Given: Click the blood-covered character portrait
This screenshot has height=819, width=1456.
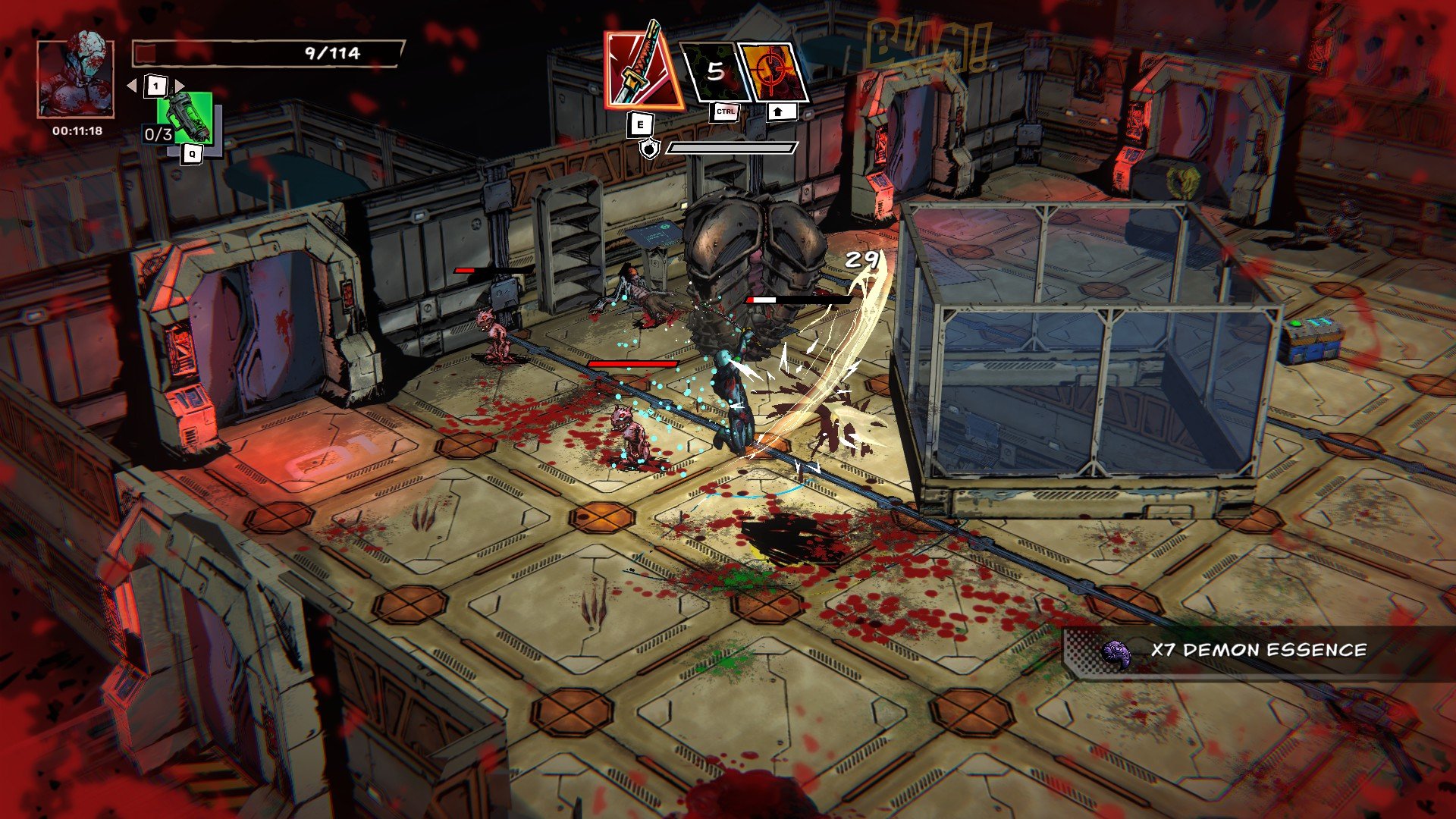Looking at the screenshot, I should pyautogui.click(x=75, y=77).
